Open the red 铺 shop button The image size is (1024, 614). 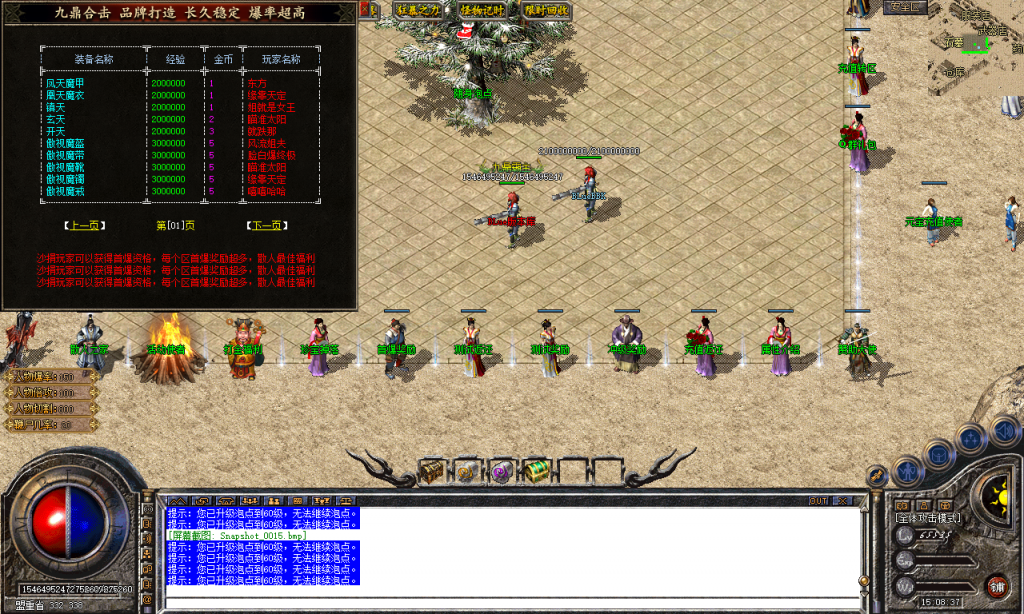(996, 585)
